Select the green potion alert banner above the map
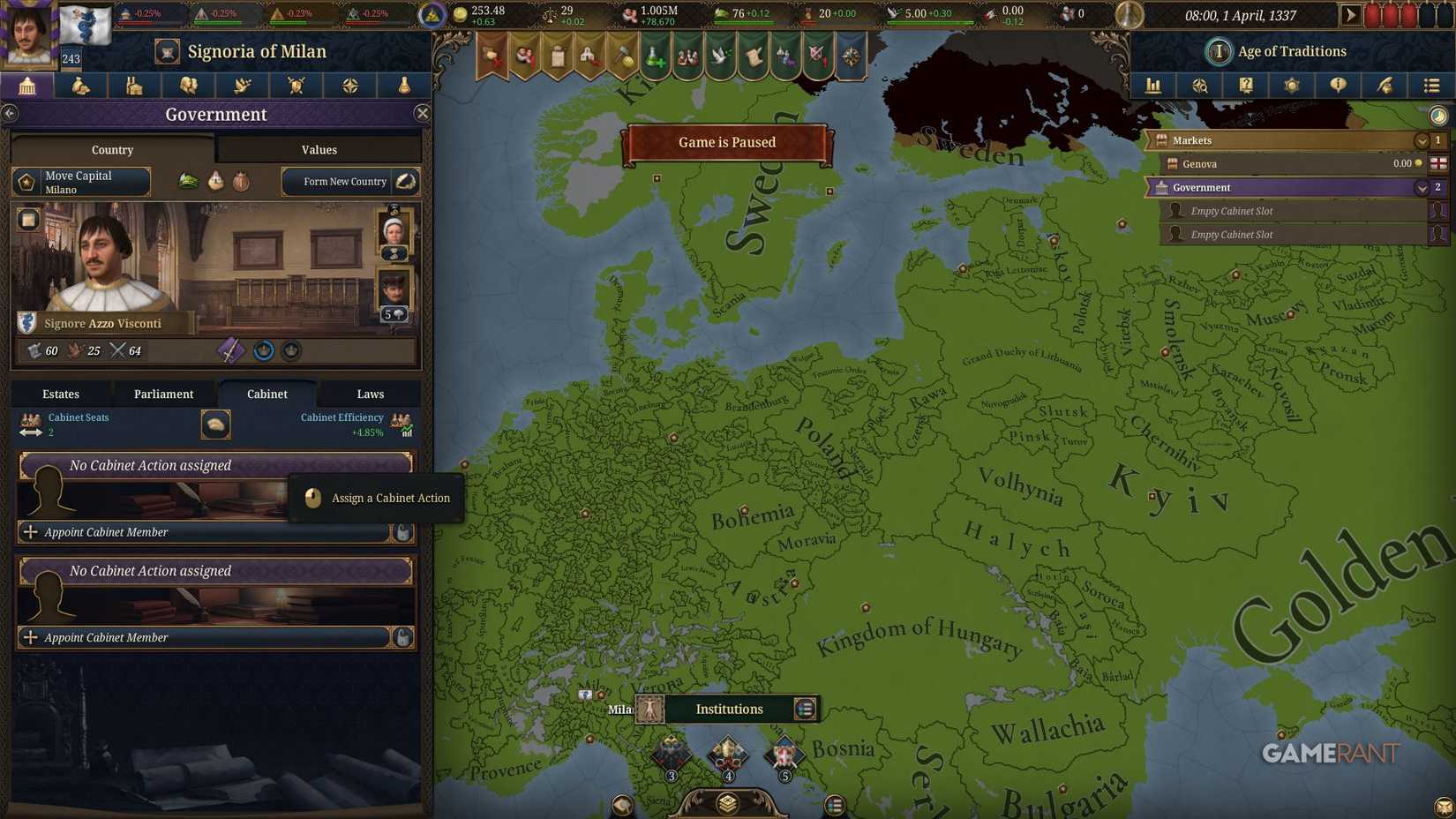The image size is (1456, 819). click(x=655, y=55)
